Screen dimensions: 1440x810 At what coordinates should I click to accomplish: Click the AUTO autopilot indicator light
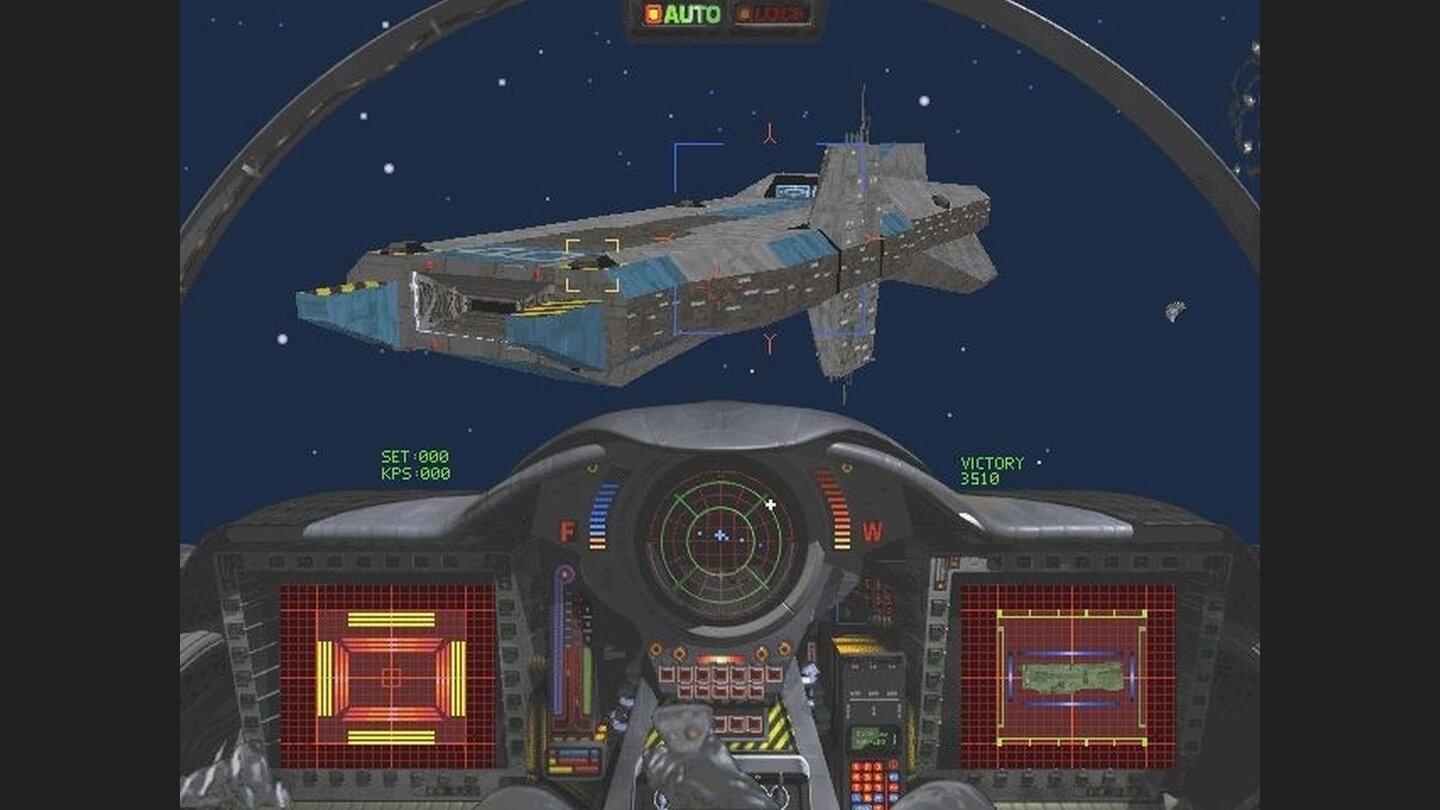point(692,14)
